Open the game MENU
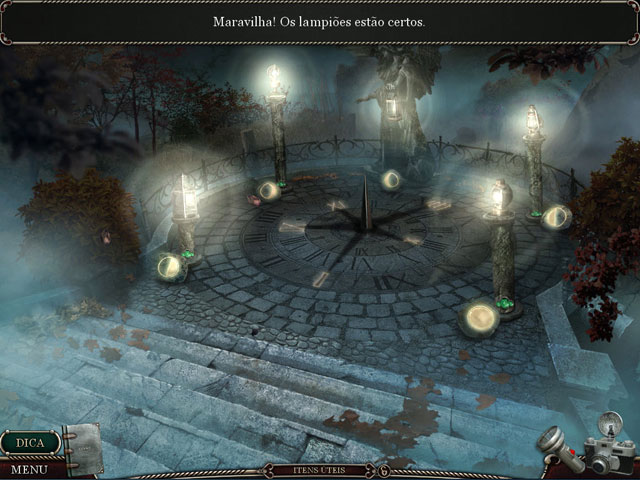 pyautogui.click(x=30, y=468)
